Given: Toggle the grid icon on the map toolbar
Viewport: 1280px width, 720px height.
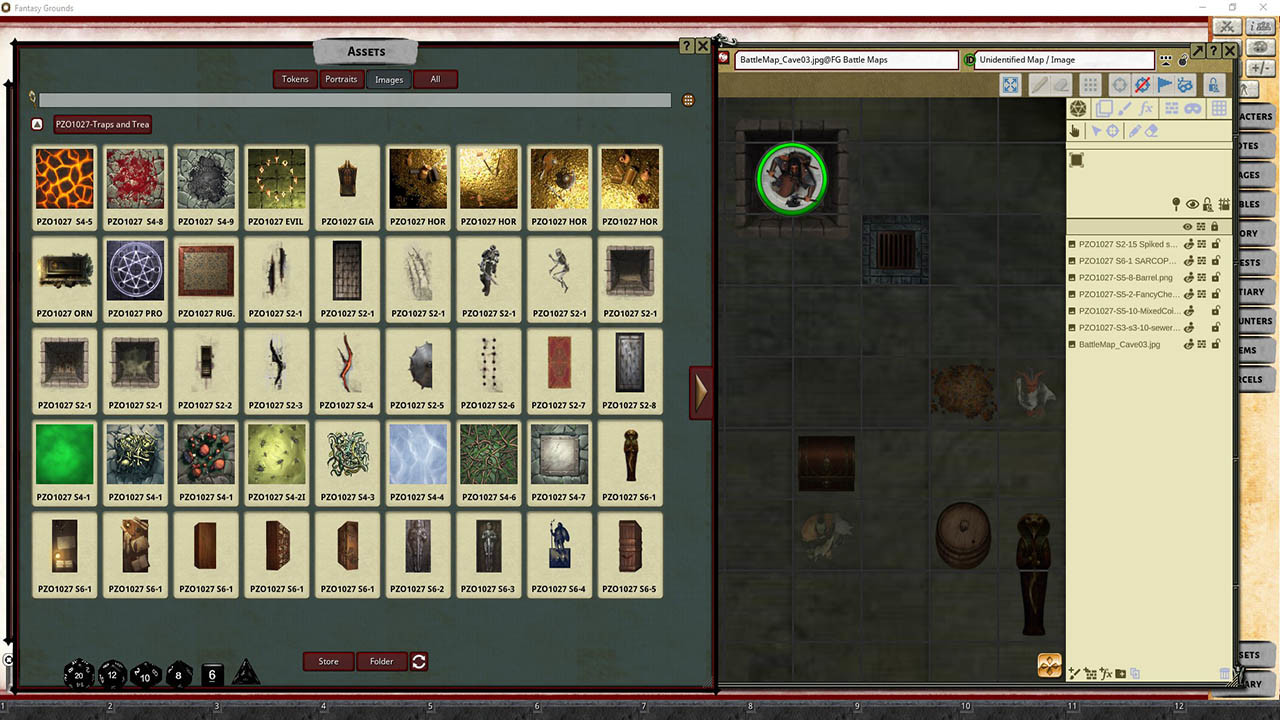Looking at the screenshot, I should click(1090, 85).
